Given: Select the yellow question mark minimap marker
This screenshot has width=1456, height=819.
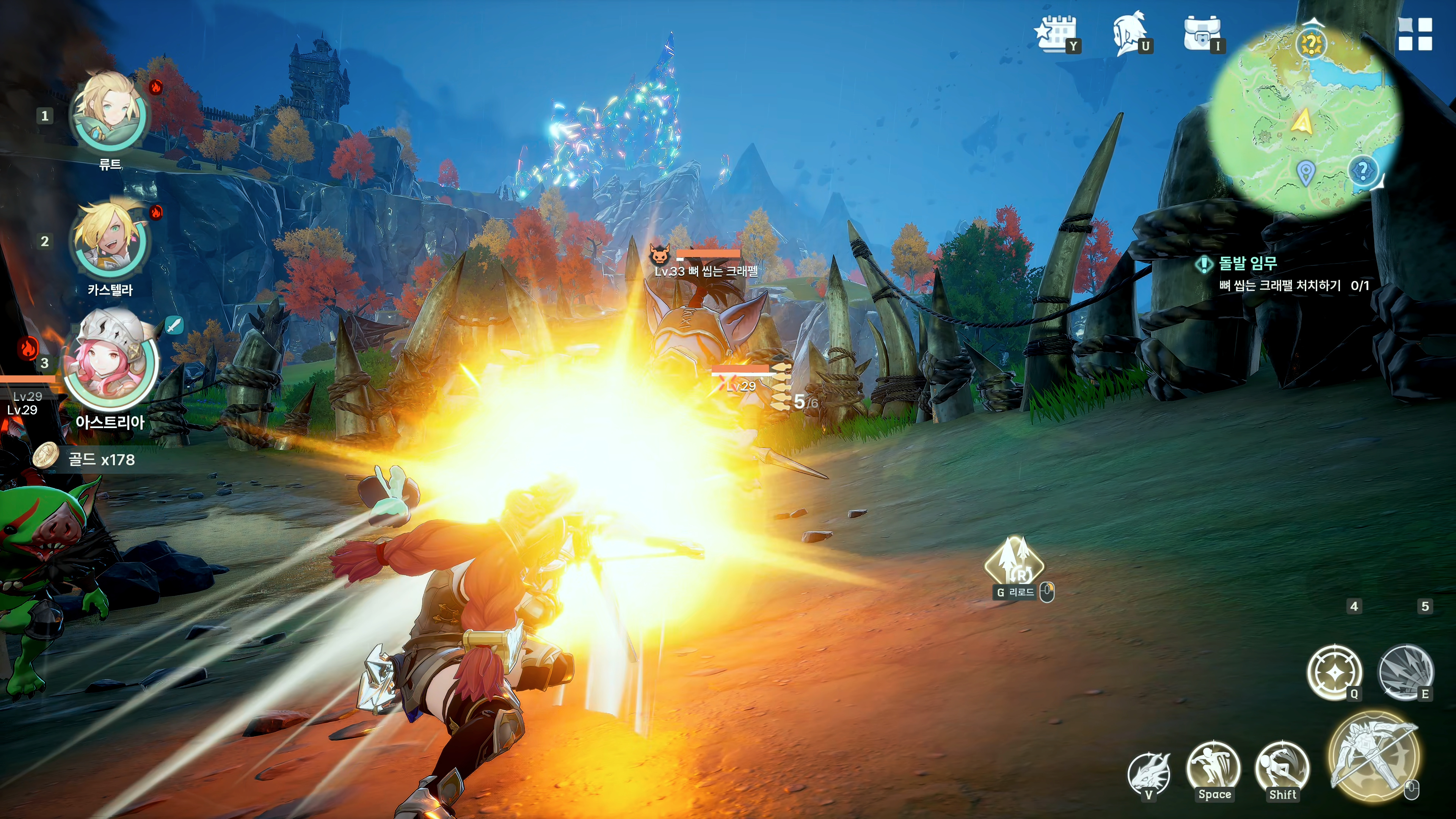Looking at the screenshot, I should tap(1311, 44).
